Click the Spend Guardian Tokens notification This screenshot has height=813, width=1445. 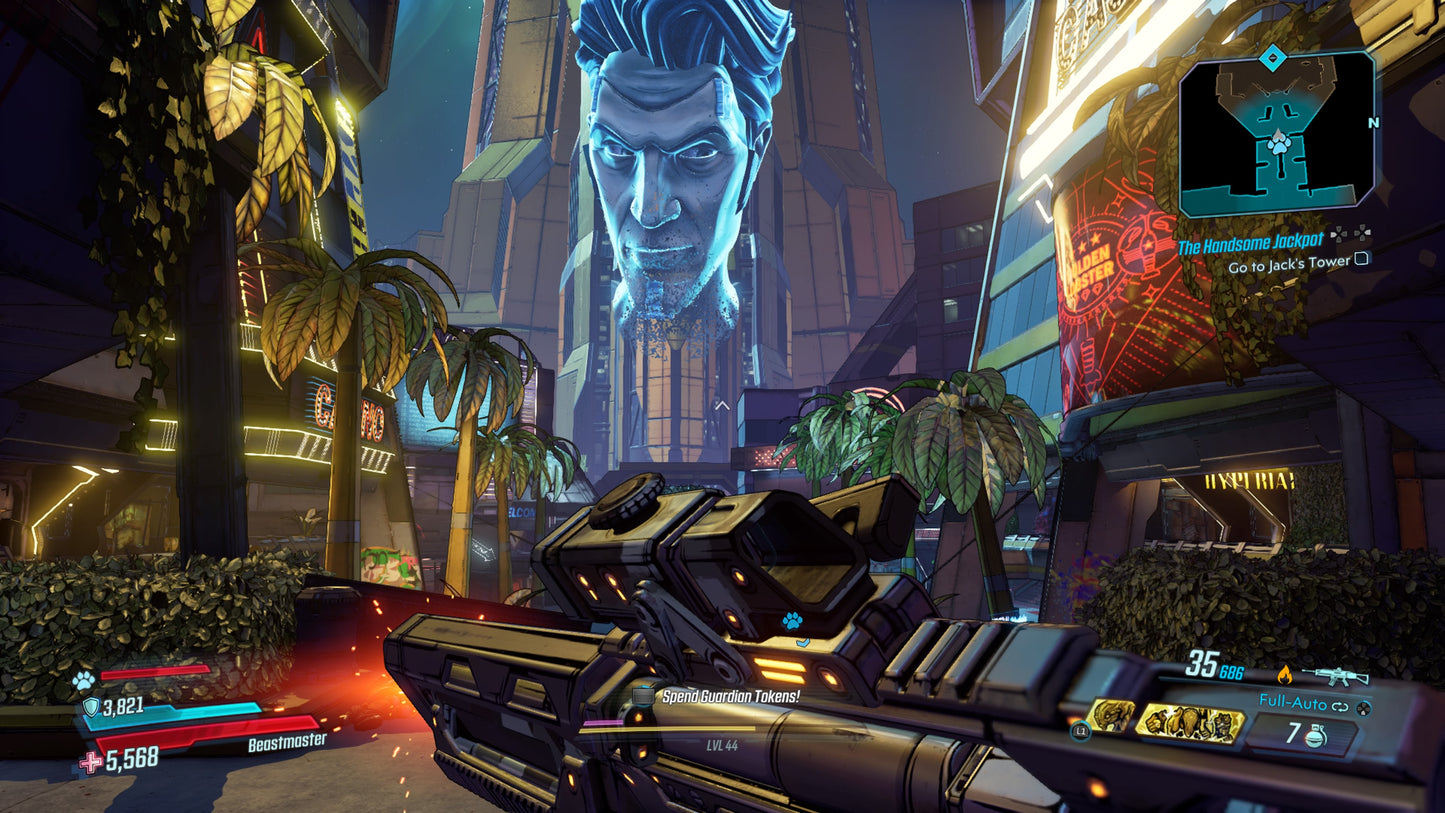click(730, 695)
